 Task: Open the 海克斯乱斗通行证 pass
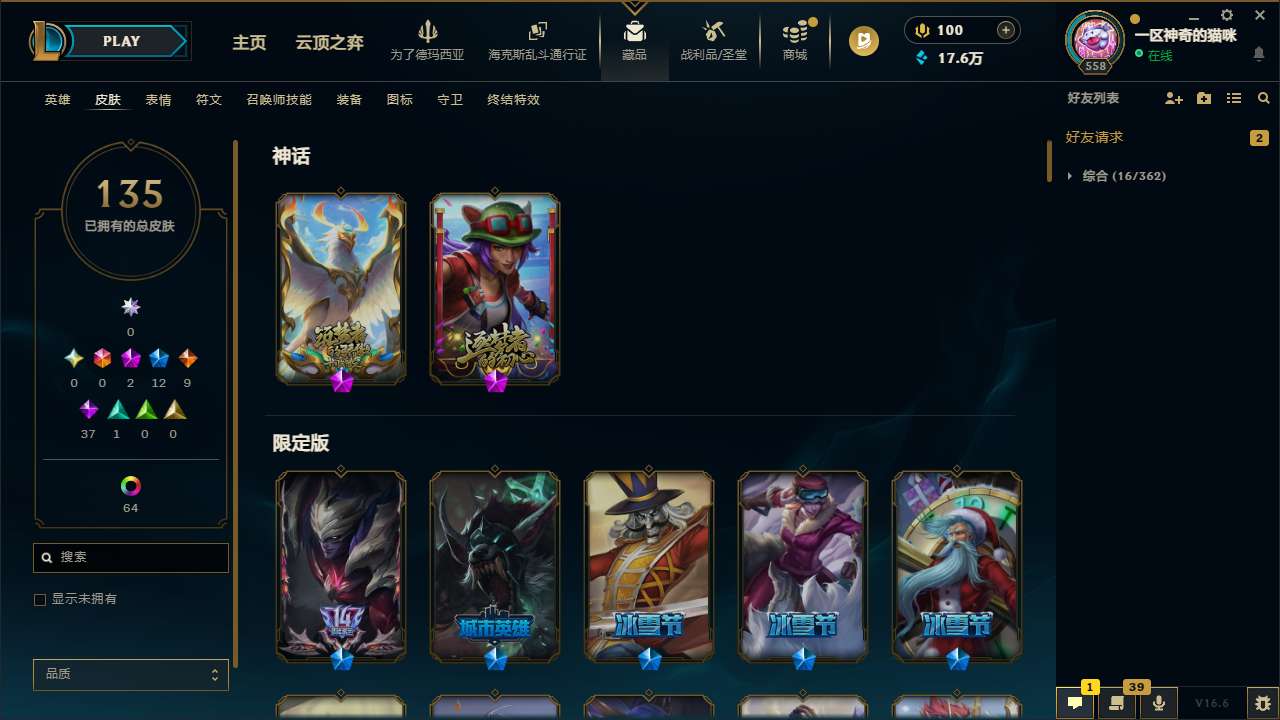(537, 42)
